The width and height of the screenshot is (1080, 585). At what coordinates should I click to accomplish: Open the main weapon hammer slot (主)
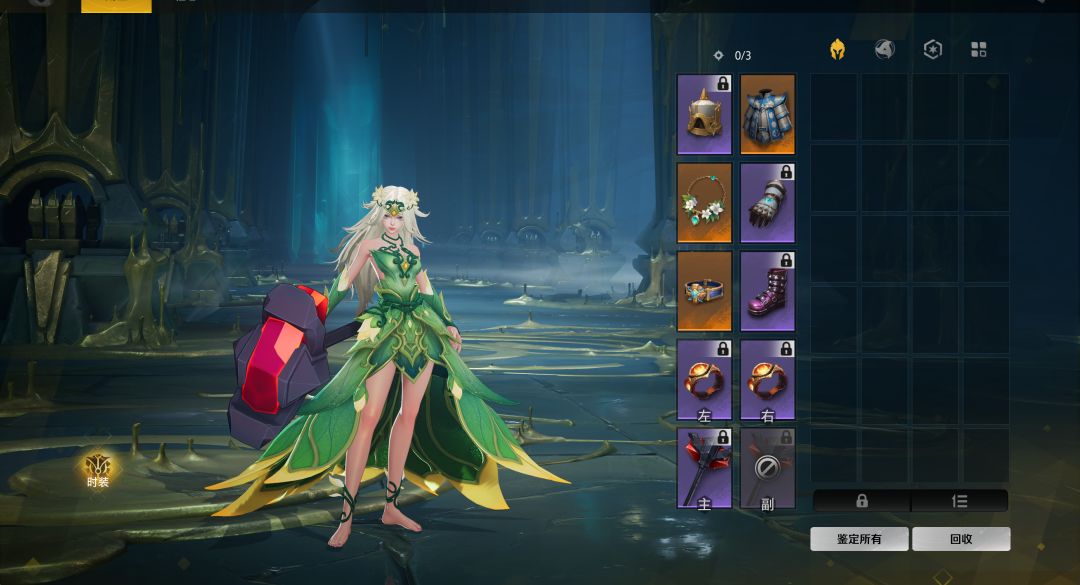pos(704,468)
